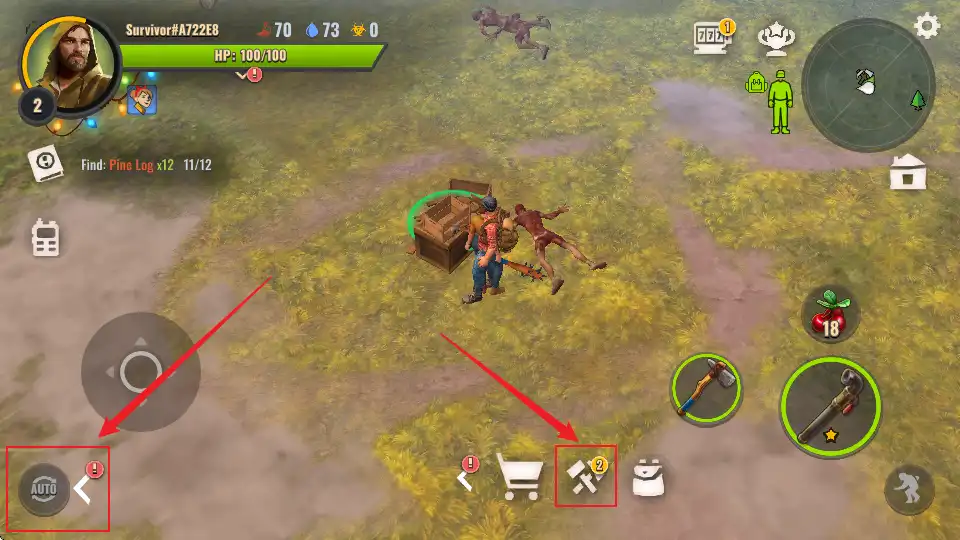Open the walkie-talkie radio
The width and height of the screenshot is (960, 540).
point(45,238)
